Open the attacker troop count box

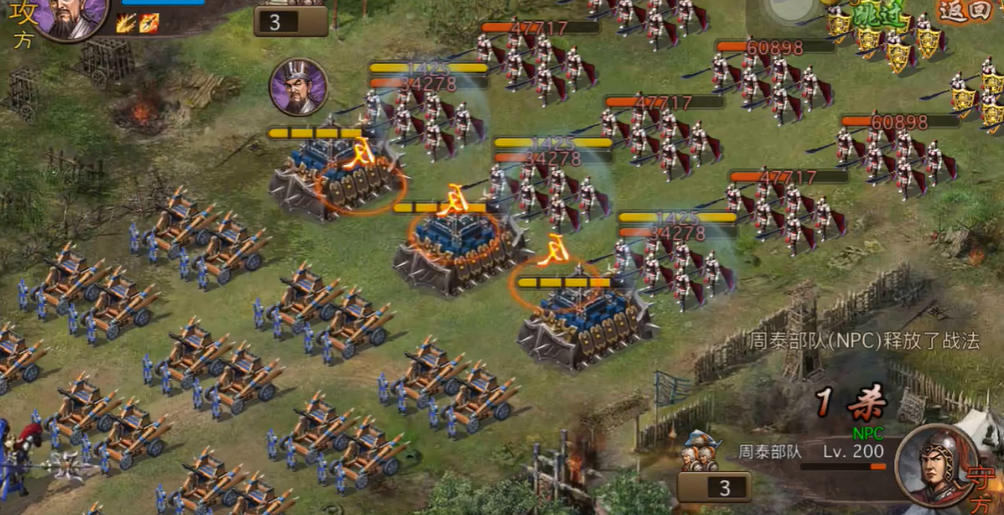pos(290,21)
